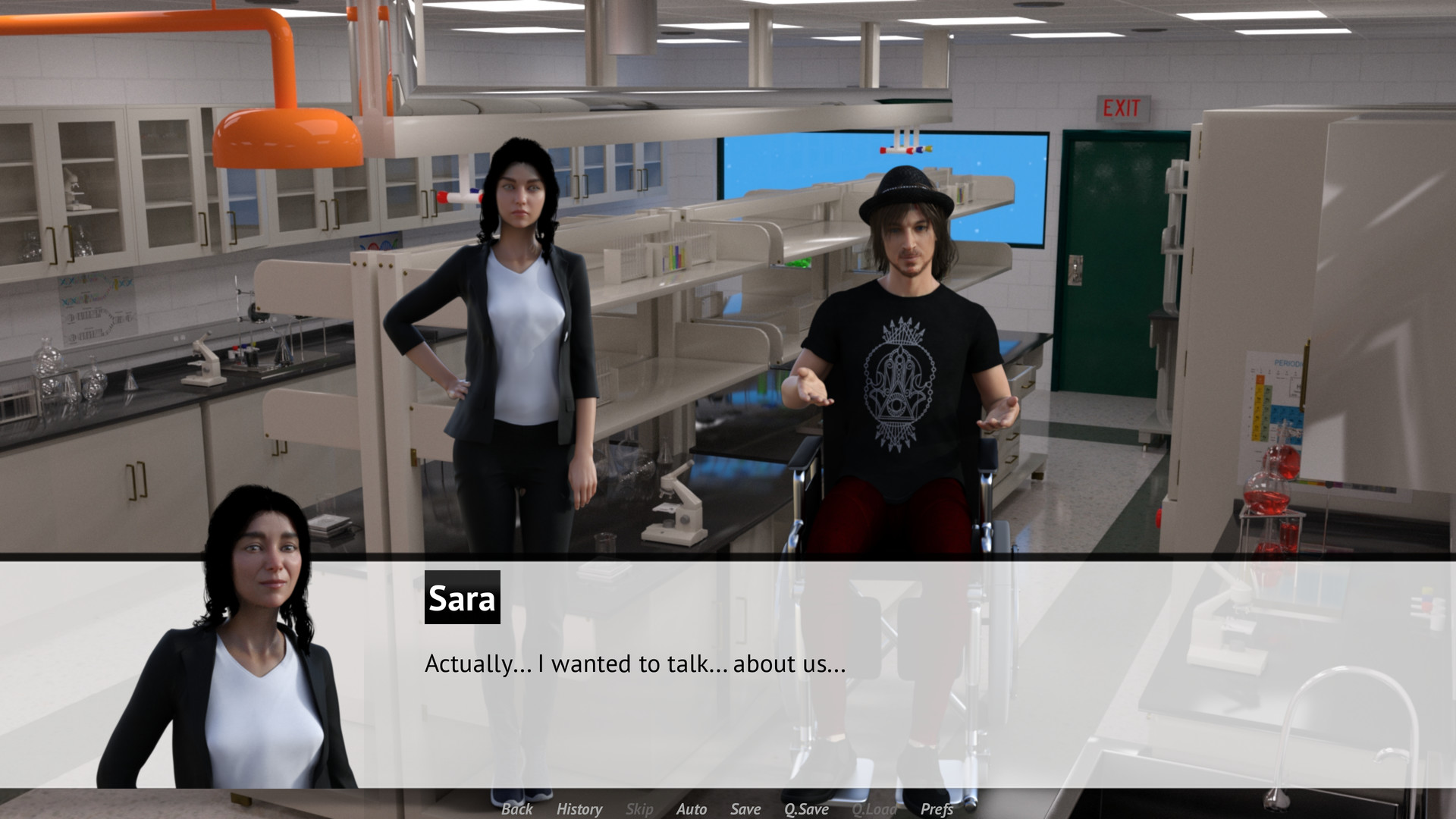Perform a Q.Save quick save
The image size is (1456, 819).
807,809
